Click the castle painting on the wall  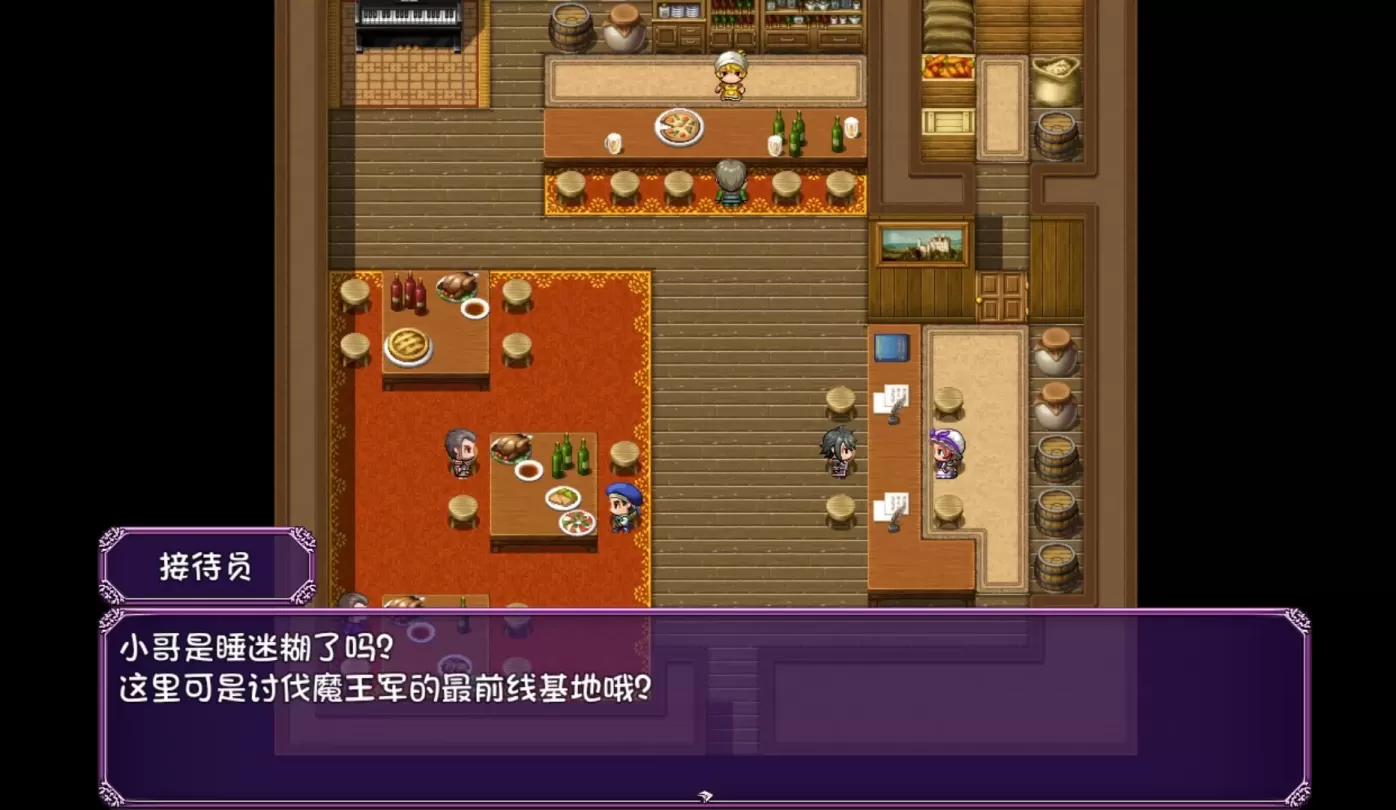tap(922, 244)
